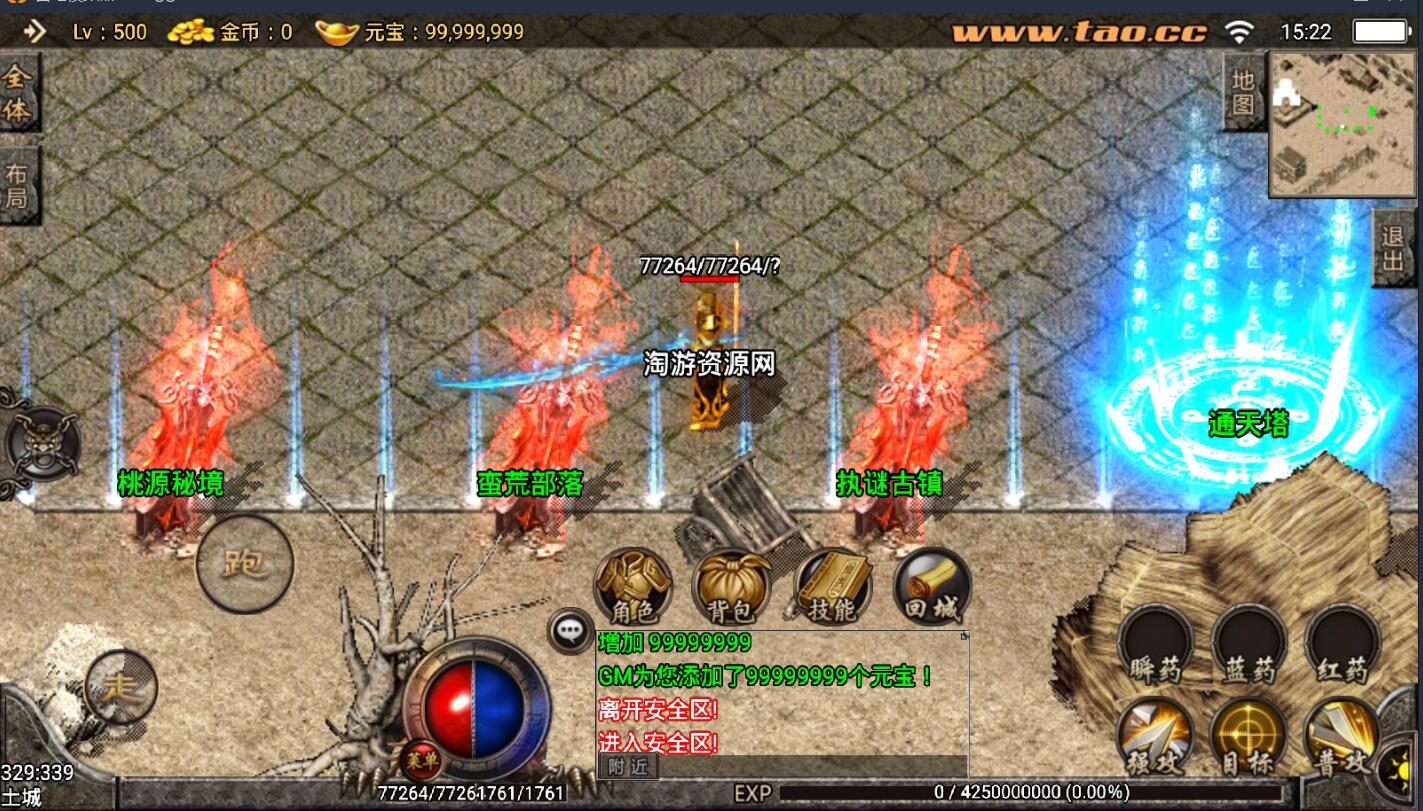
Task: Click the 跑 run button
Action: click(x=245, y=564)
